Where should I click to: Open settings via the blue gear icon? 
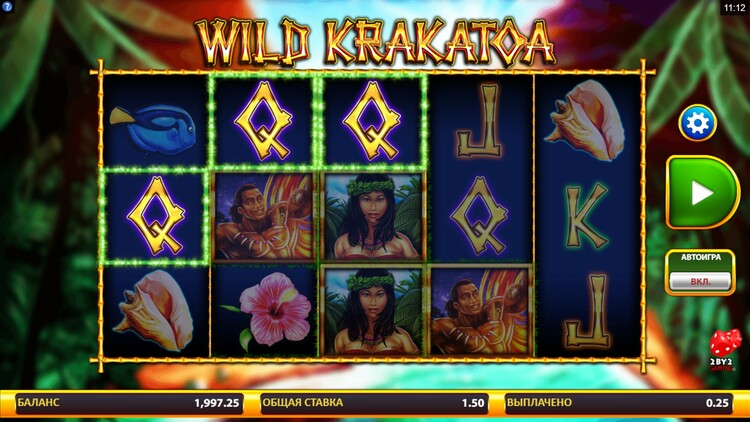pos(697,123)
